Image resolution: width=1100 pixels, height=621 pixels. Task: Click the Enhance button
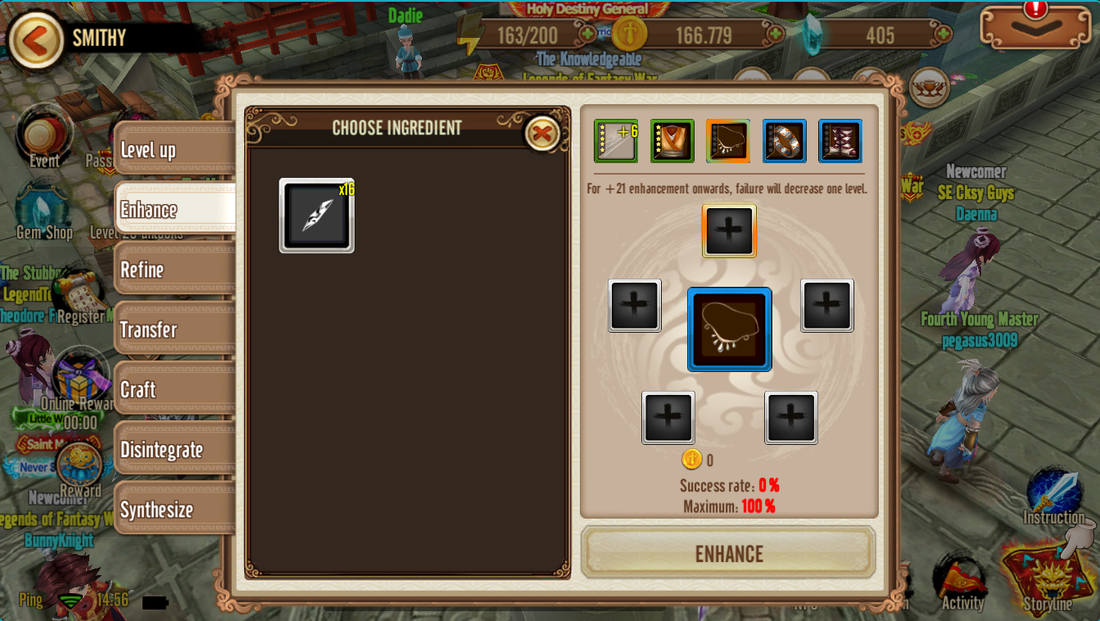pos(729,553)
